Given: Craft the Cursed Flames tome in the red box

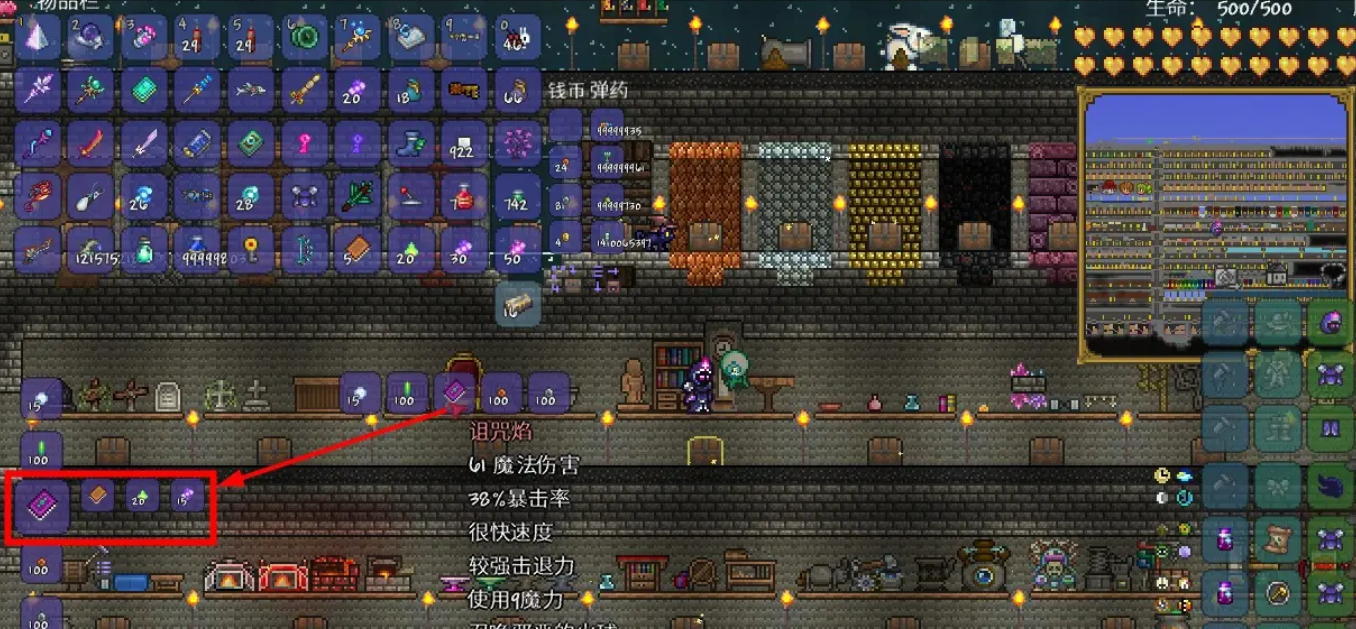Looking at the screenshot, I should pos(43,499).
